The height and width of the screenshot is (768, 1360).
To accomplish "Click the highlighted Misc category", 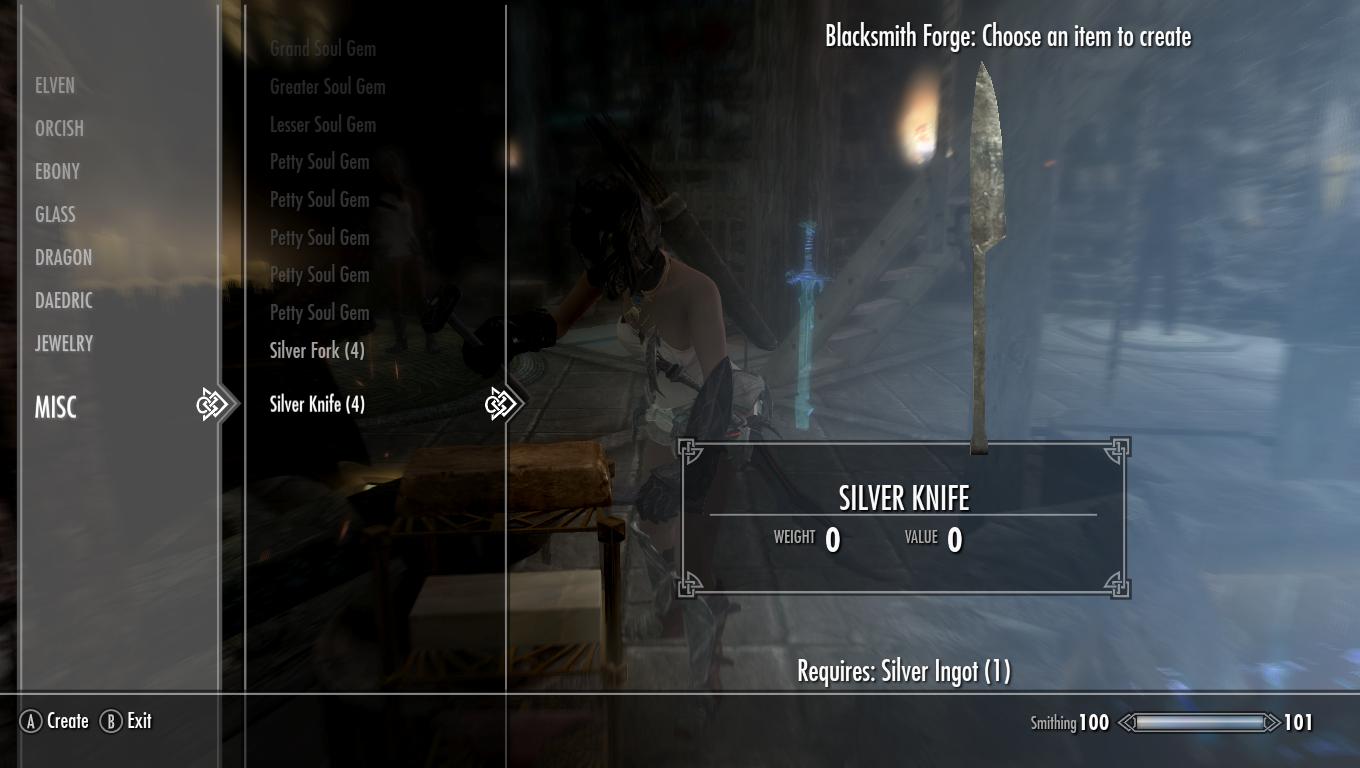I will click(56, 407).
